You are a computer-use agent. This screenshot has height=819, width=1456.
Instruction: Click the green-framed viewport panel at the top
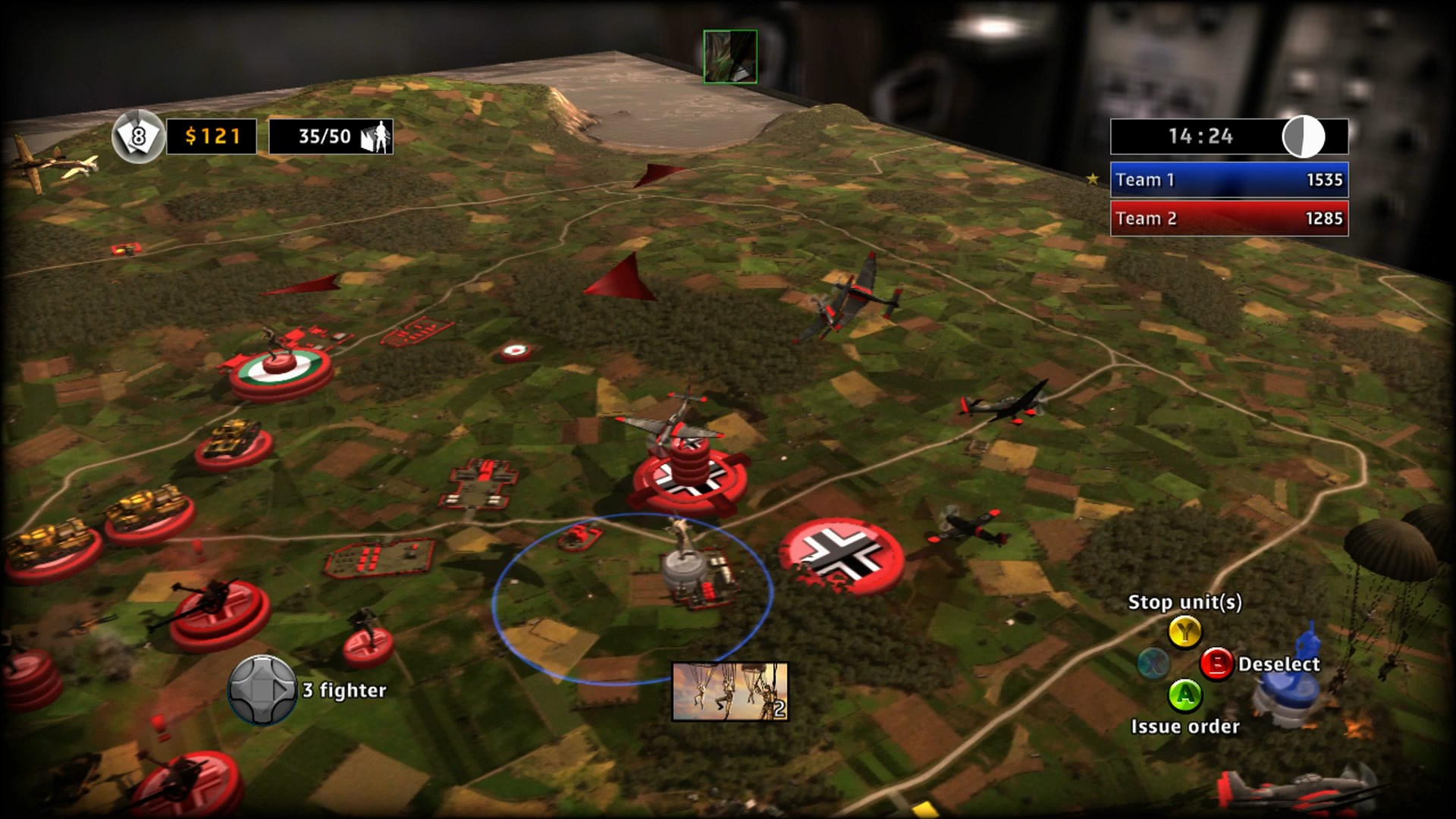(730, 55)
